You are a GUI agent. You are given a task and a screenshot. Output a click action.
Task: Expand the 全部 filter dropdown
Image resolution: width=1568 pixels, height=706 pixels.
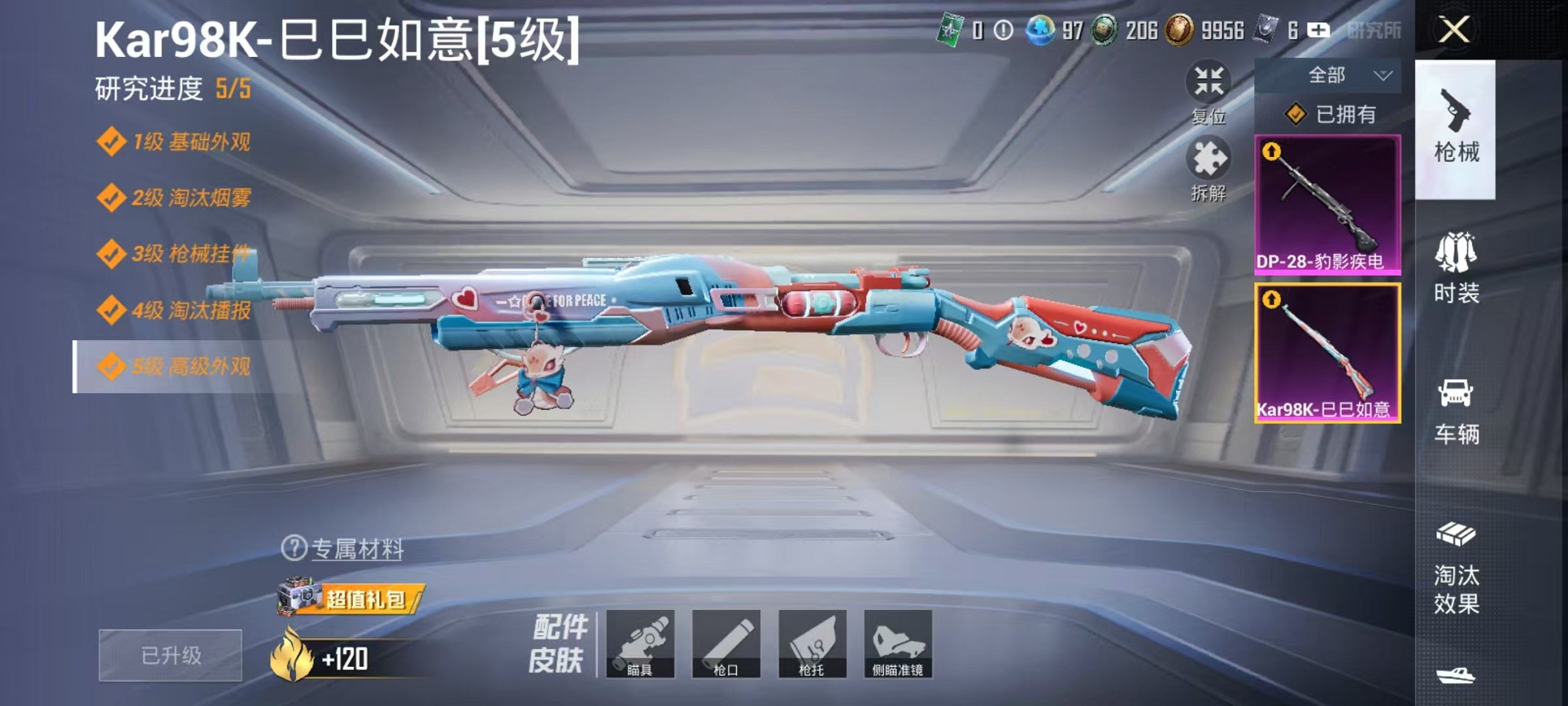tap(1327, 75)
